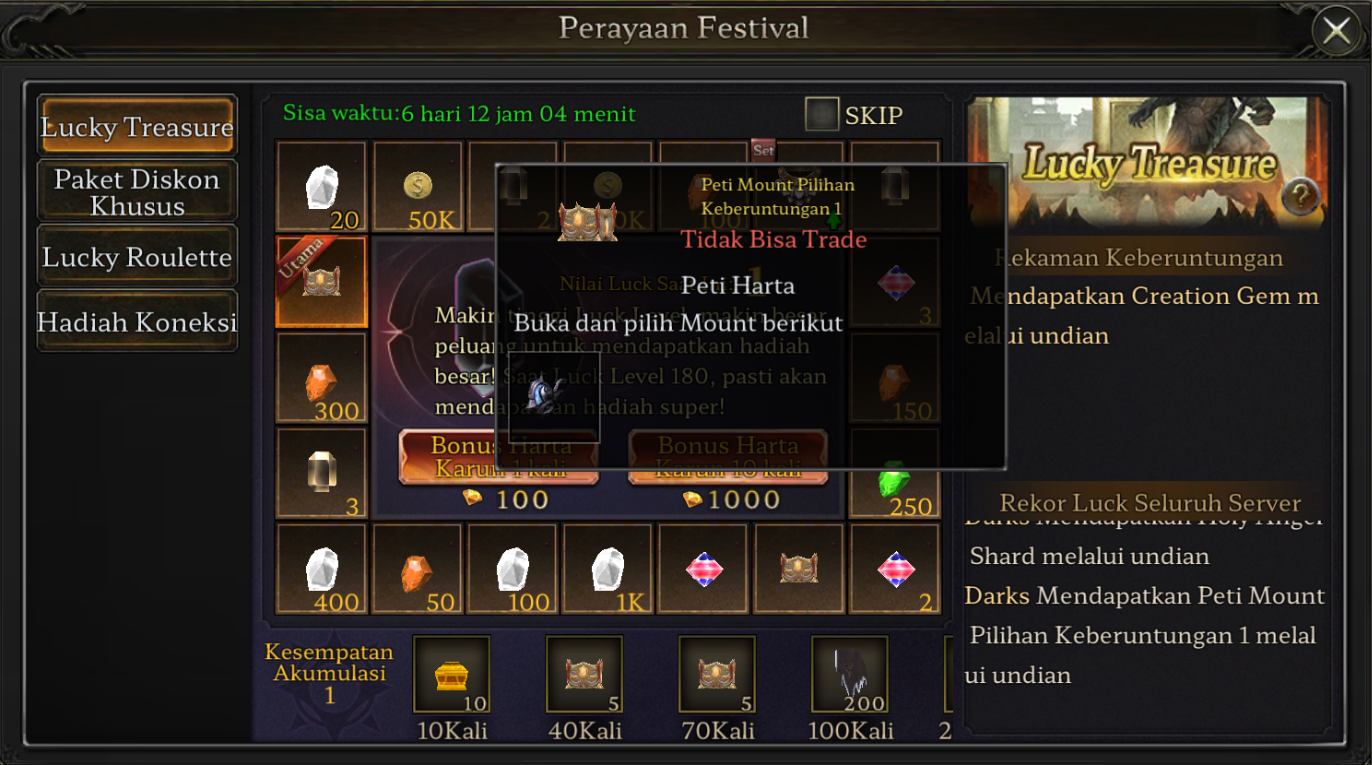Screen dimensions: 1372x765
Task: Open the Lucky Treasure help question mark
Action: [1300, 197]
